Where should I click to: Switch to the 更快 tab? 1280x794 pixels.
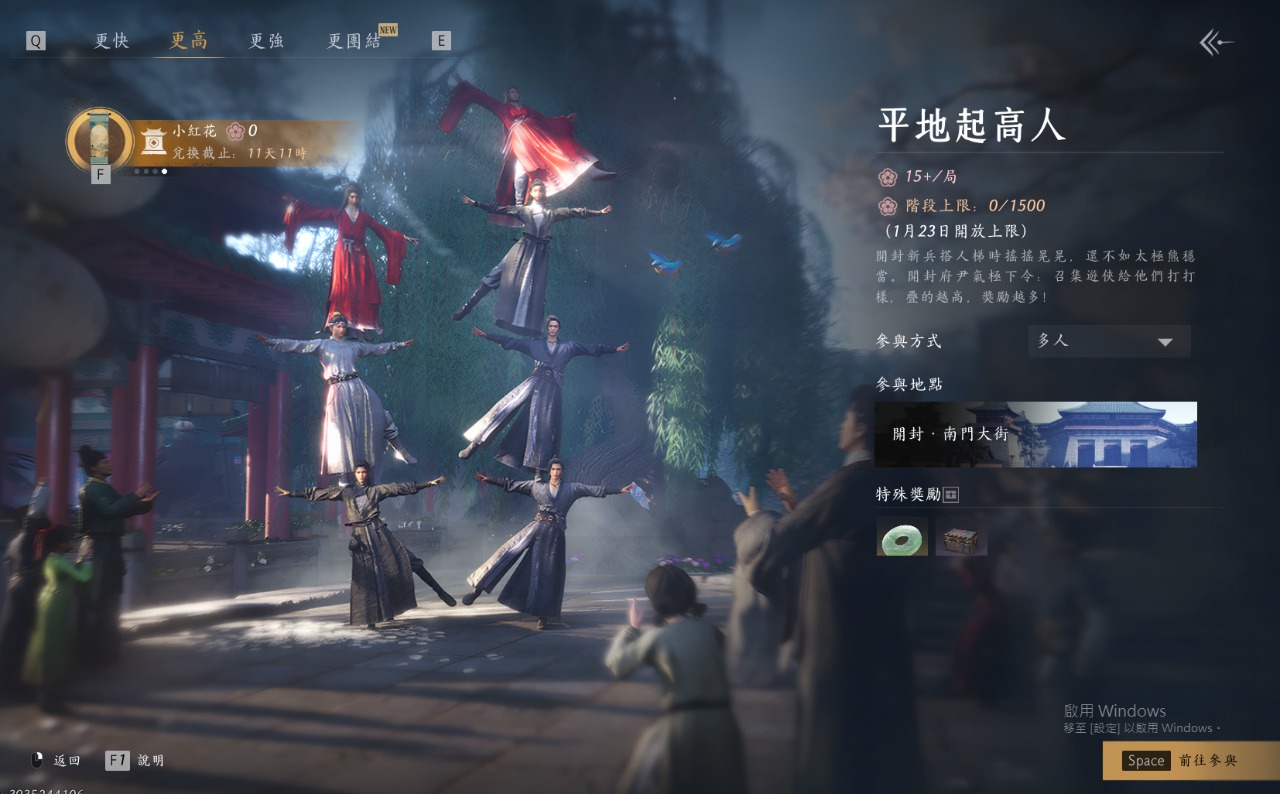point(111,41)
